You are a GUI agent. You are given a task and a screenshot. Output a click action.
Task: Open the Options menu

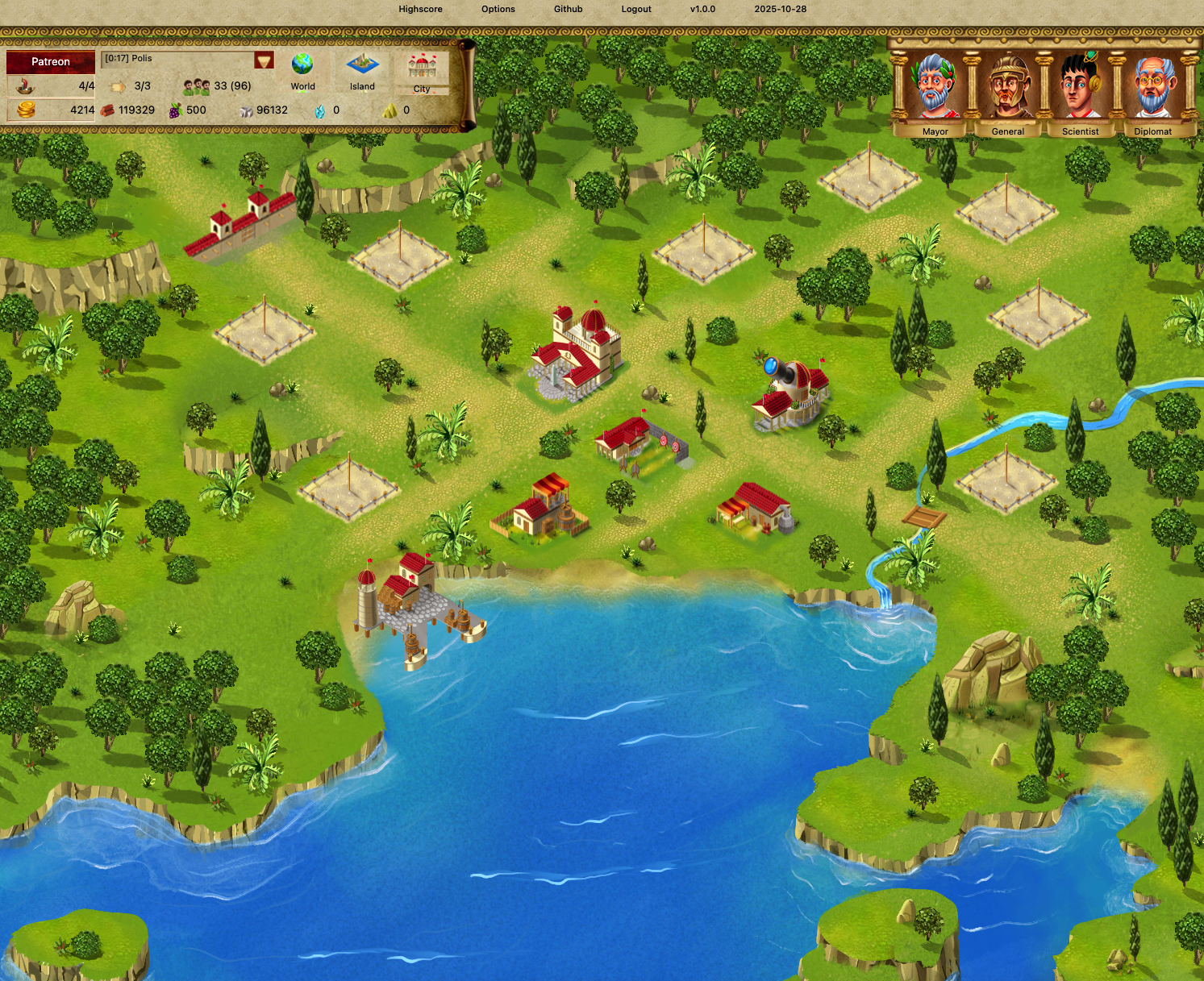click(498, 10)
